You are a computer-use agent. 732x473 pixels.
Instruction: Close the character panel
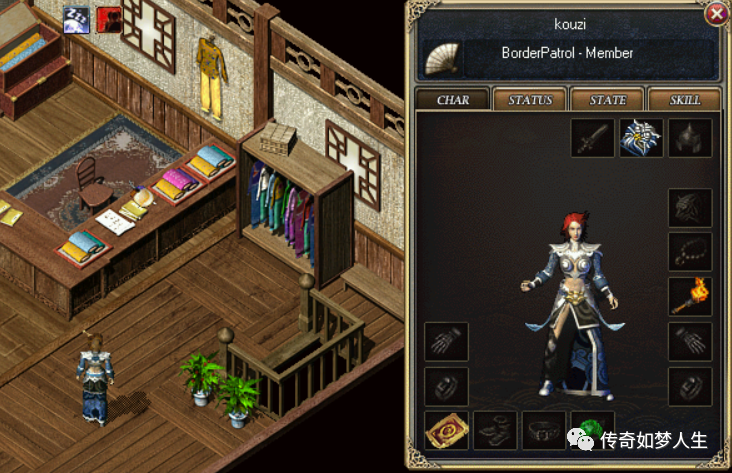point(716,14)
